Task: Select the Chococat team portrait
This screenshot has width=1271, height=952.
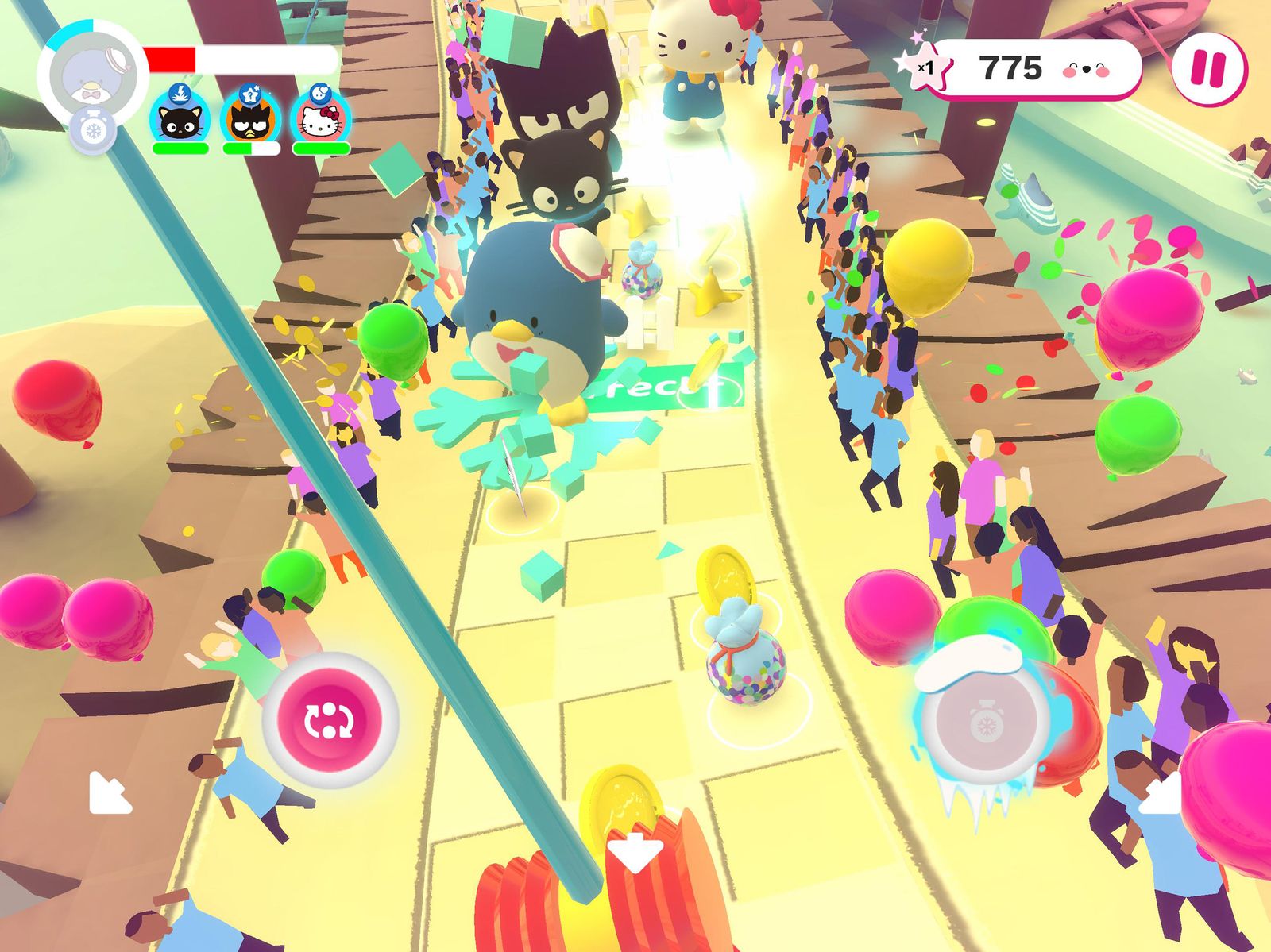Action: (x=180, y=121)
